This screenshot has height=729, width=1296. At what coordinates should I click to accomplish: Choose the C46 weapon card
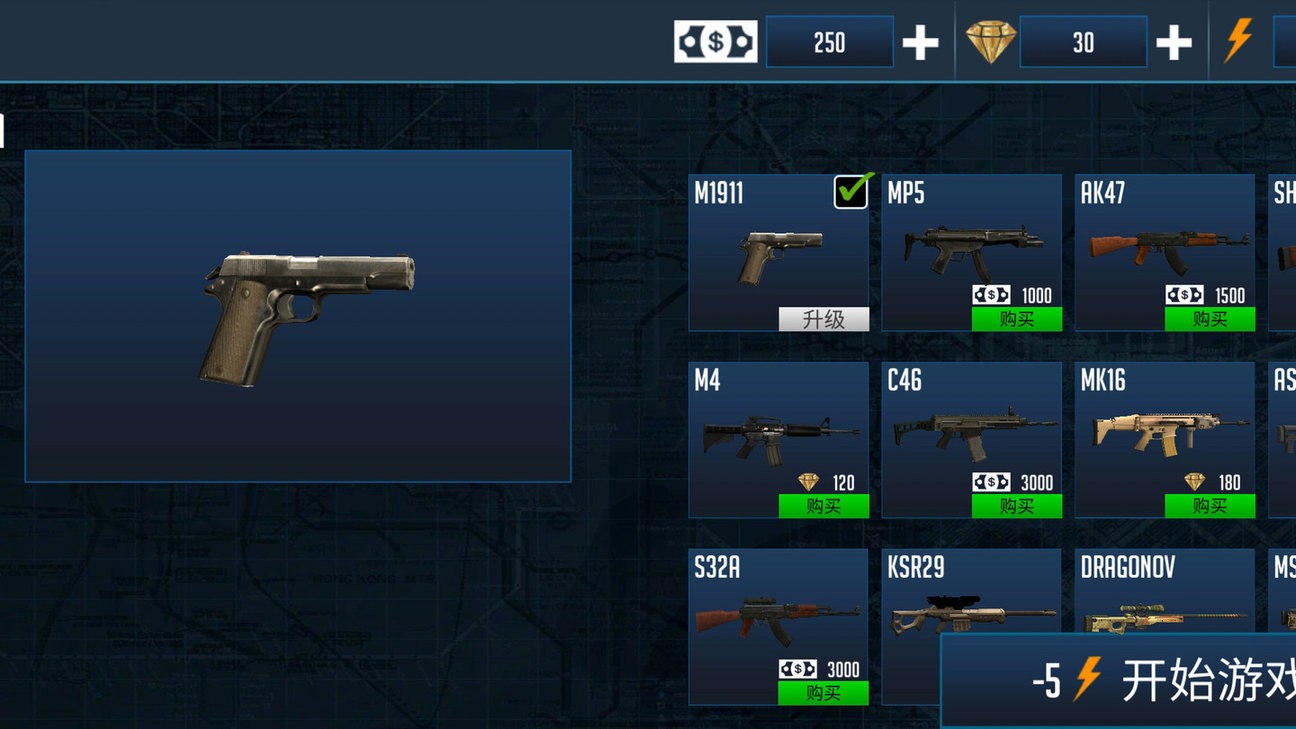[970, 430]
